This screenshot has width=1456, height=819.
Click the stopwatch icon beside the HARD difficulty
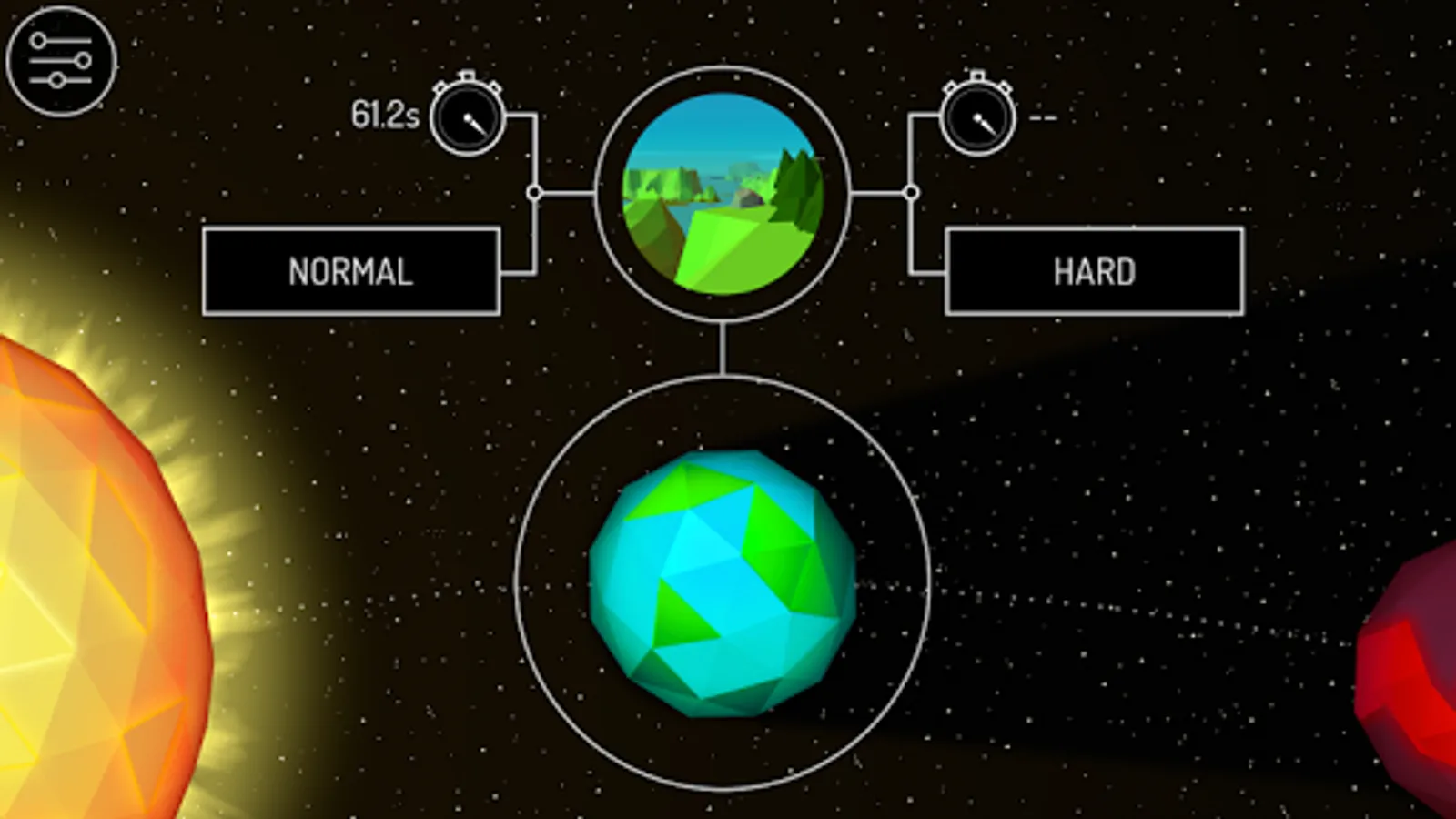click(979, 116)
